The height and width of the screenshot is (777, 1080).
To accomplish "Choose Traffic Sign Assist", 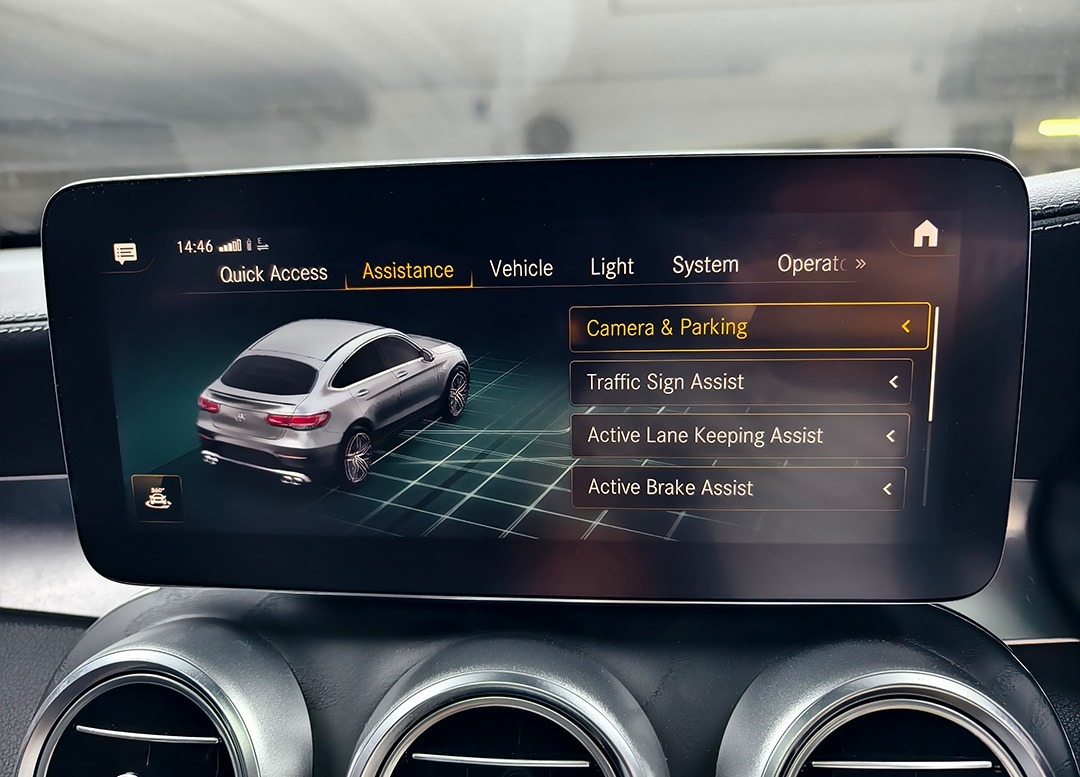I will point(741,381).
